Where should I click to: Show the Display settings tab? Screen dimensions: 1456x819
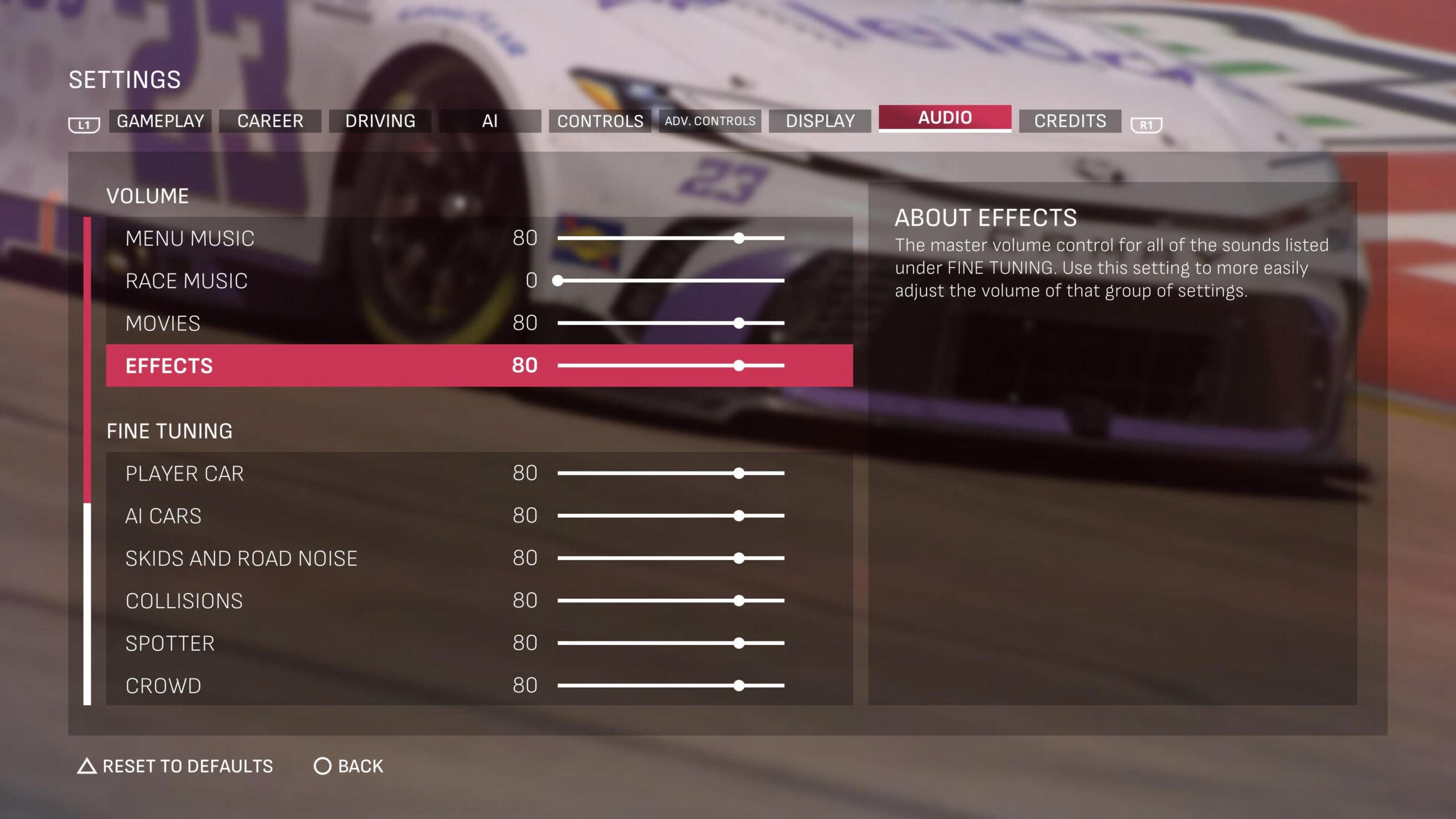pyautogui.click(x=820, y=121)
